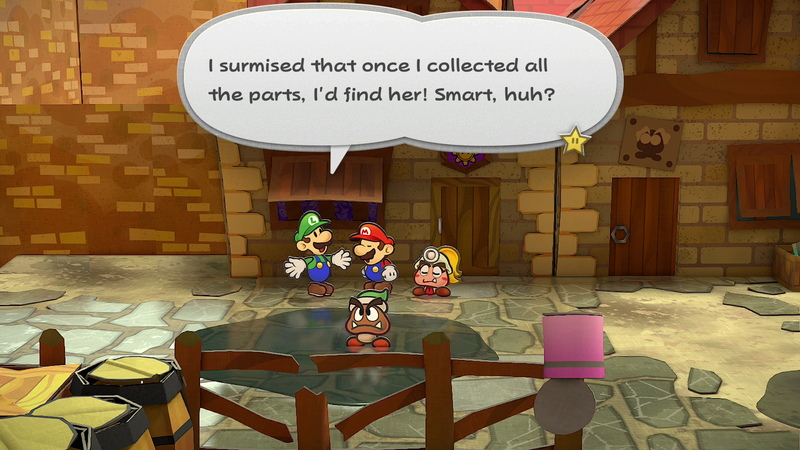800x450 pixels.
Task: Click the star icon to continue the dialogue
Action: point(575,141)
